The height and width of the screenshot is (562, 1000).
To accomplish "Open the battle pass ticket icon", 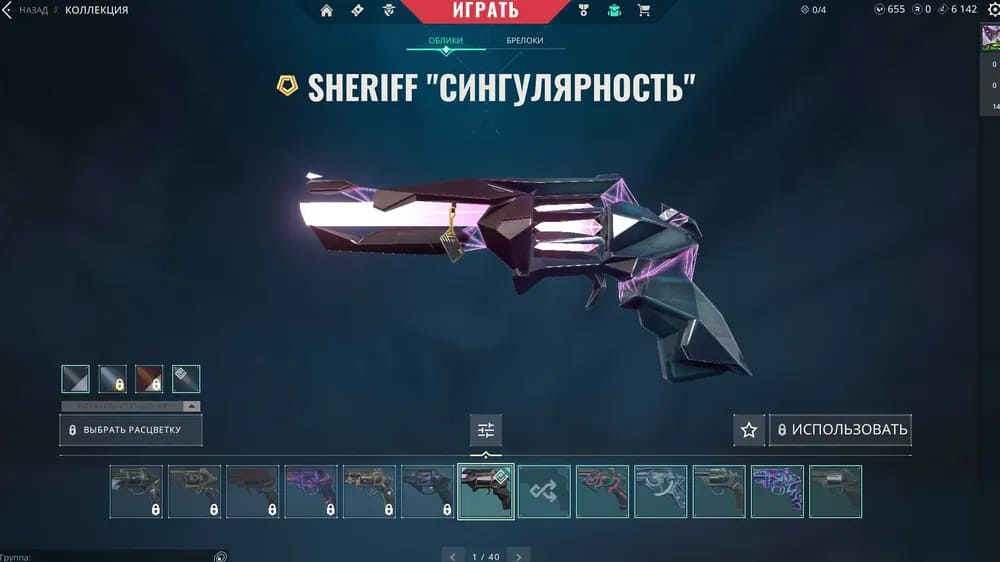I will (x=357, y=11).
